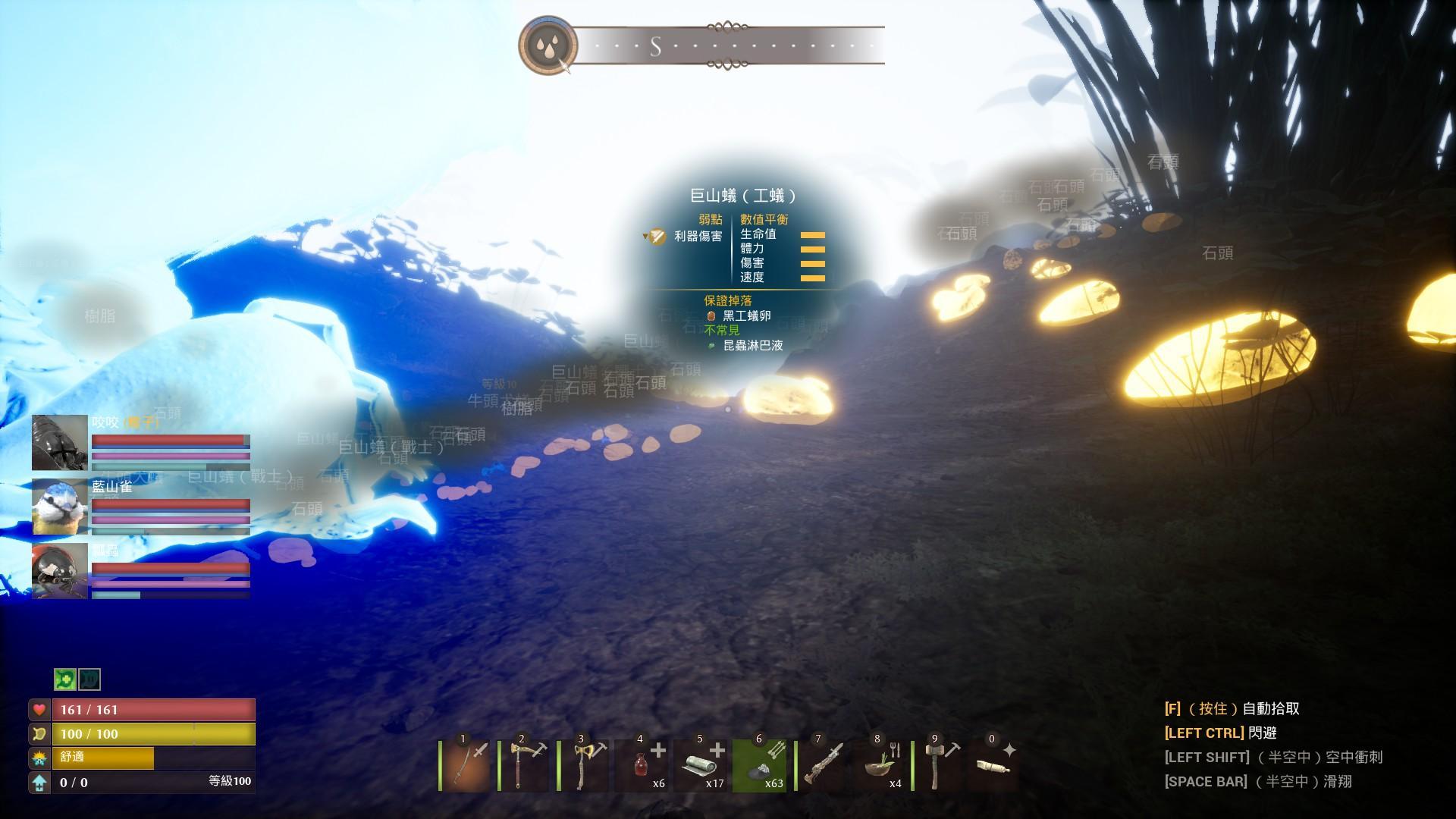
Task: Select the beetle pet portrait
Action: (60, 442)
